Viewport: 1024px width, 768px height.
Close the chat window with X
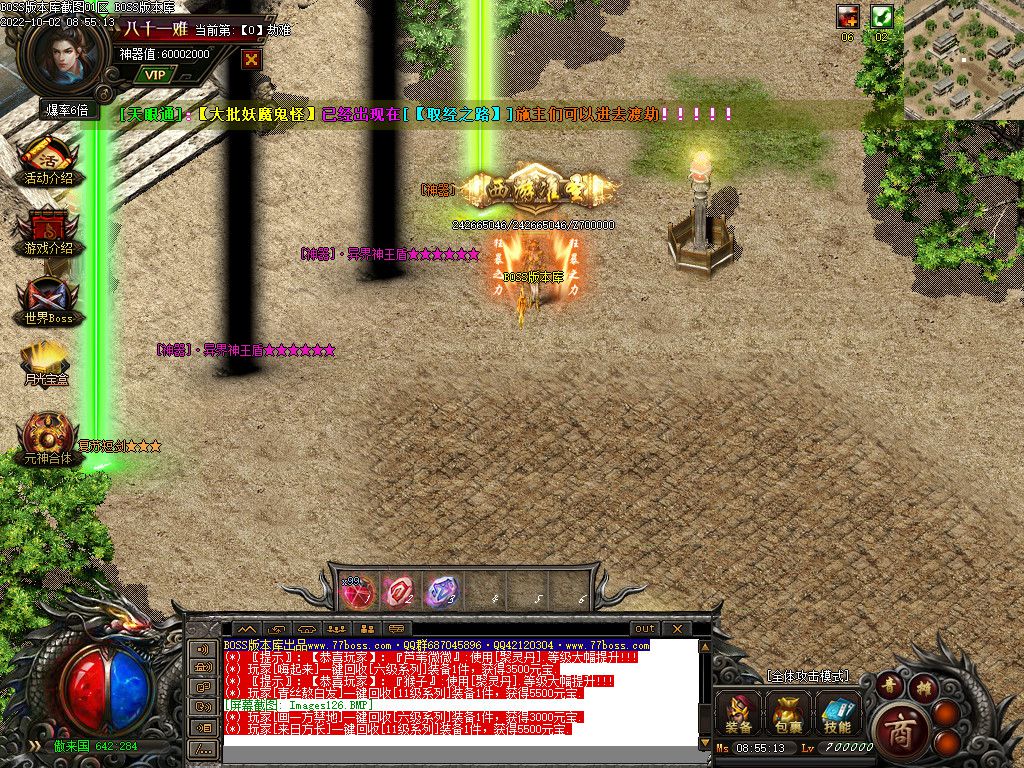click(676, 628)
